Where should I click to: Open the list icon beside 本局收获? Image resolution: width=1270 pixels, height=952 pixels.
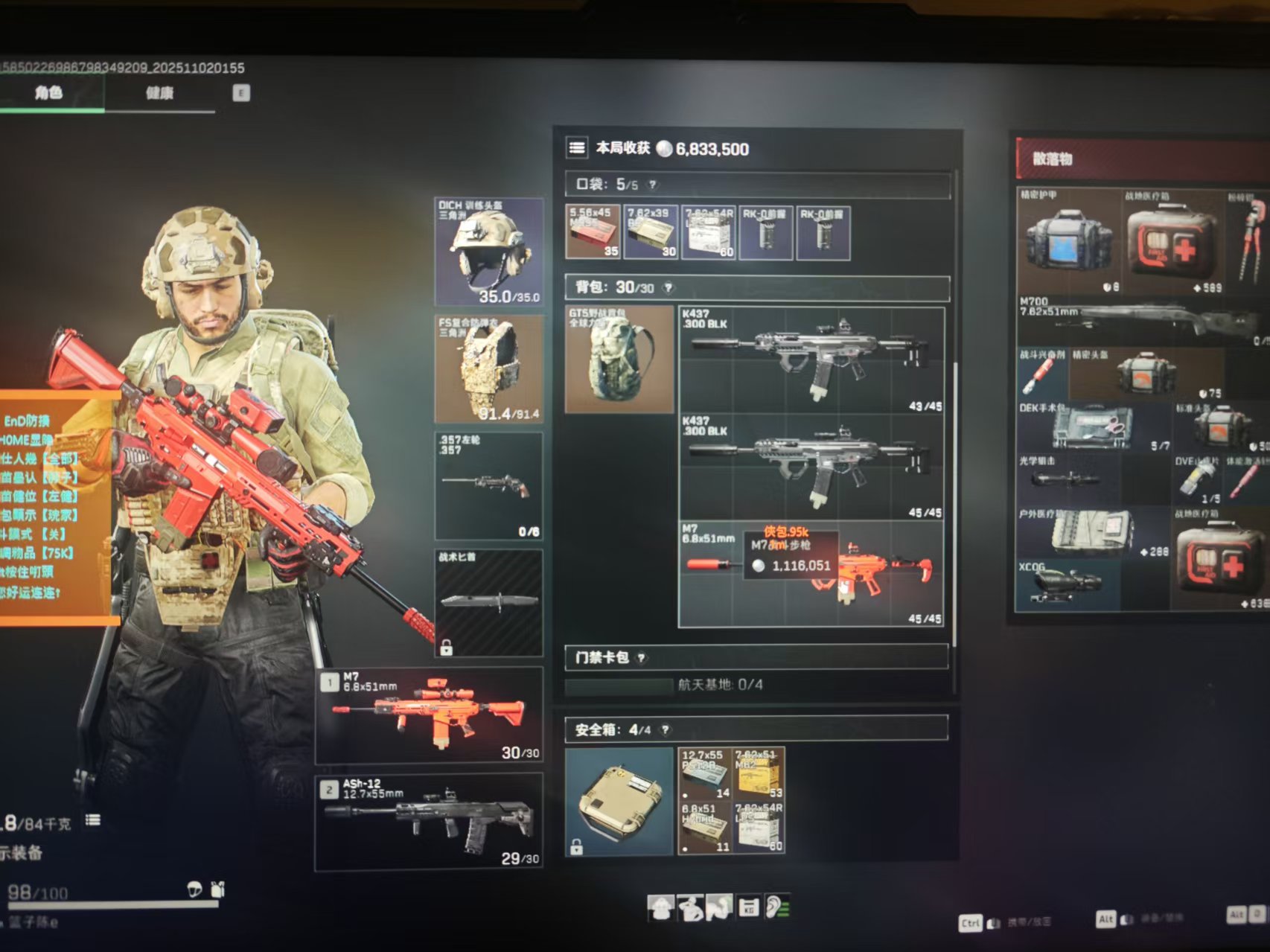(577, 148)
